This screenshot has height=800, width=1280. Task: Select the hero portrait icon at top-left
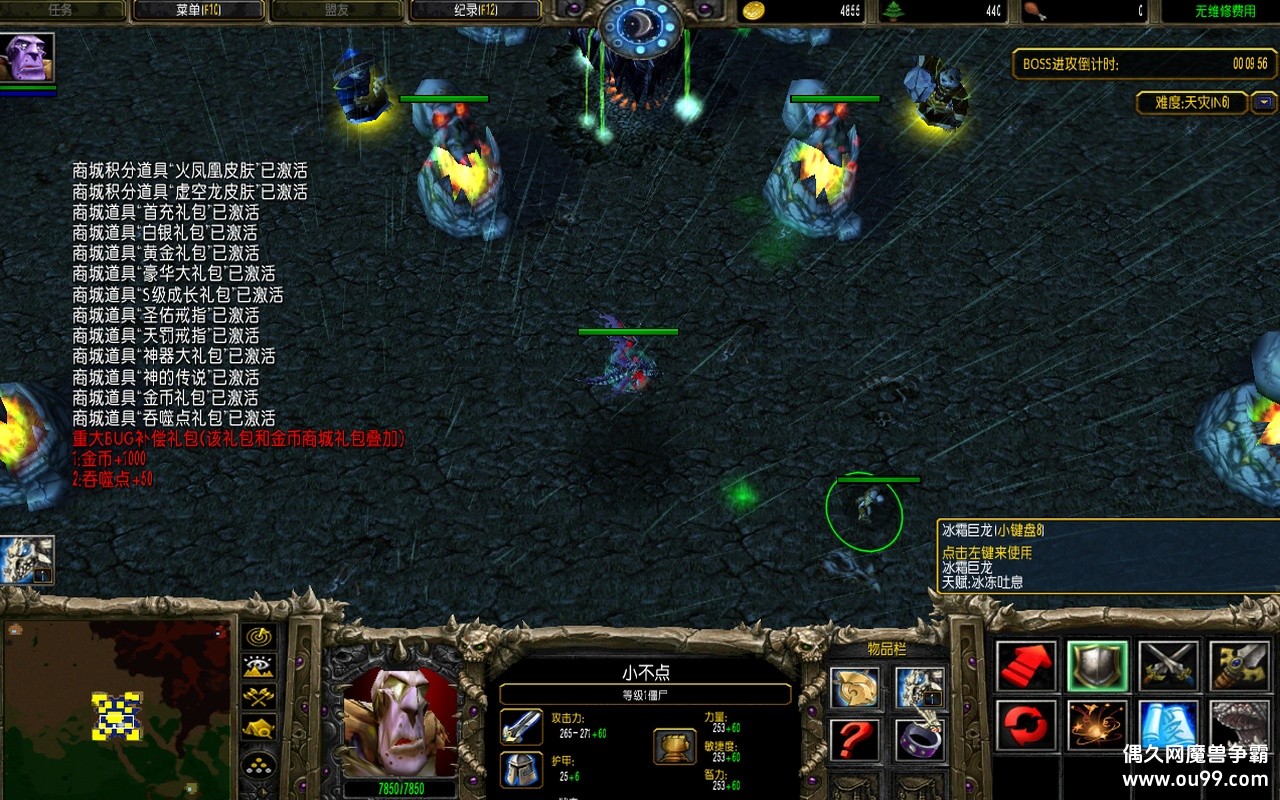pos(27,58)
